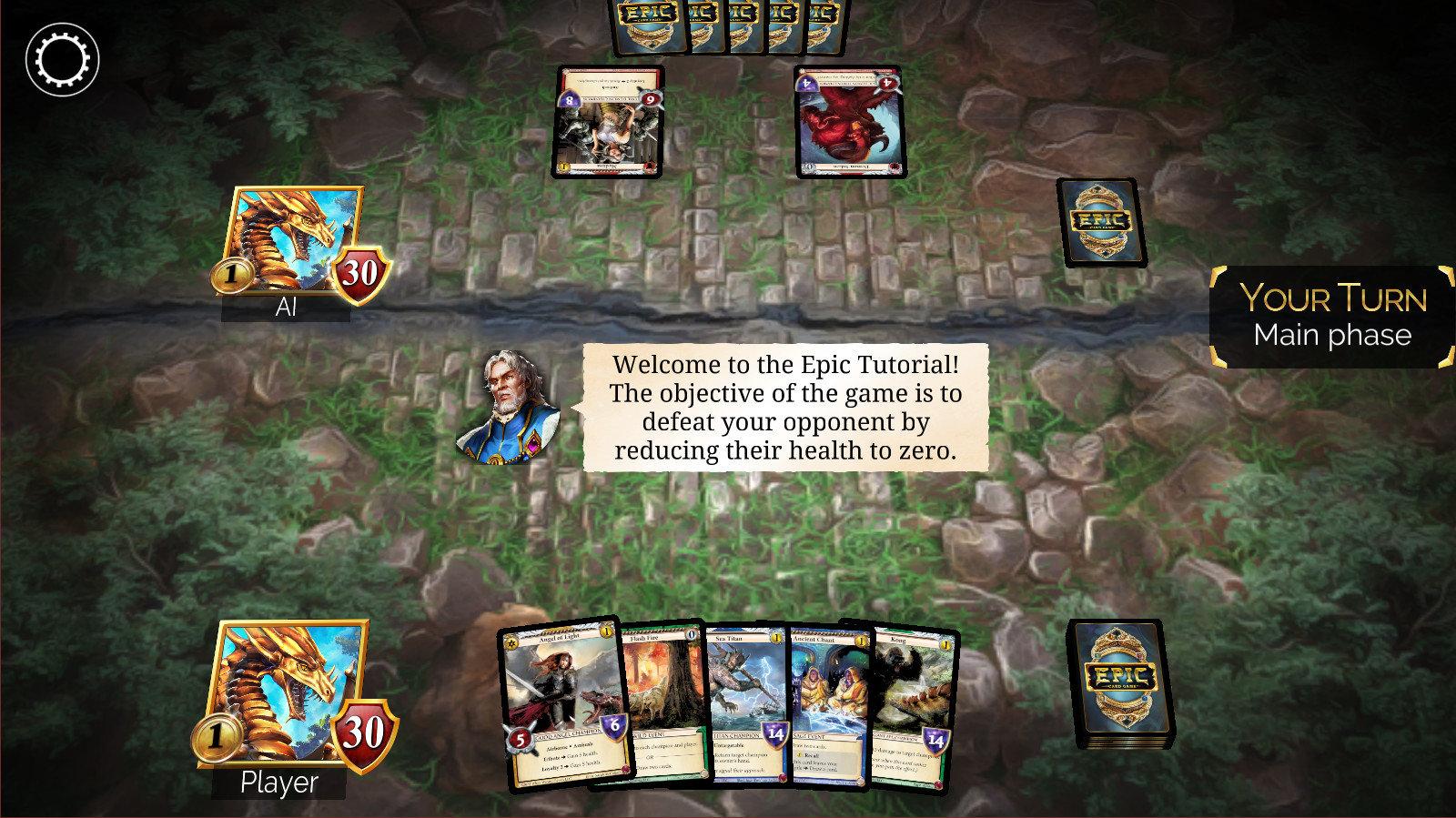Click the AI's face-down EPIC card
The image size is (1456, 818).
click(1100, 223)
